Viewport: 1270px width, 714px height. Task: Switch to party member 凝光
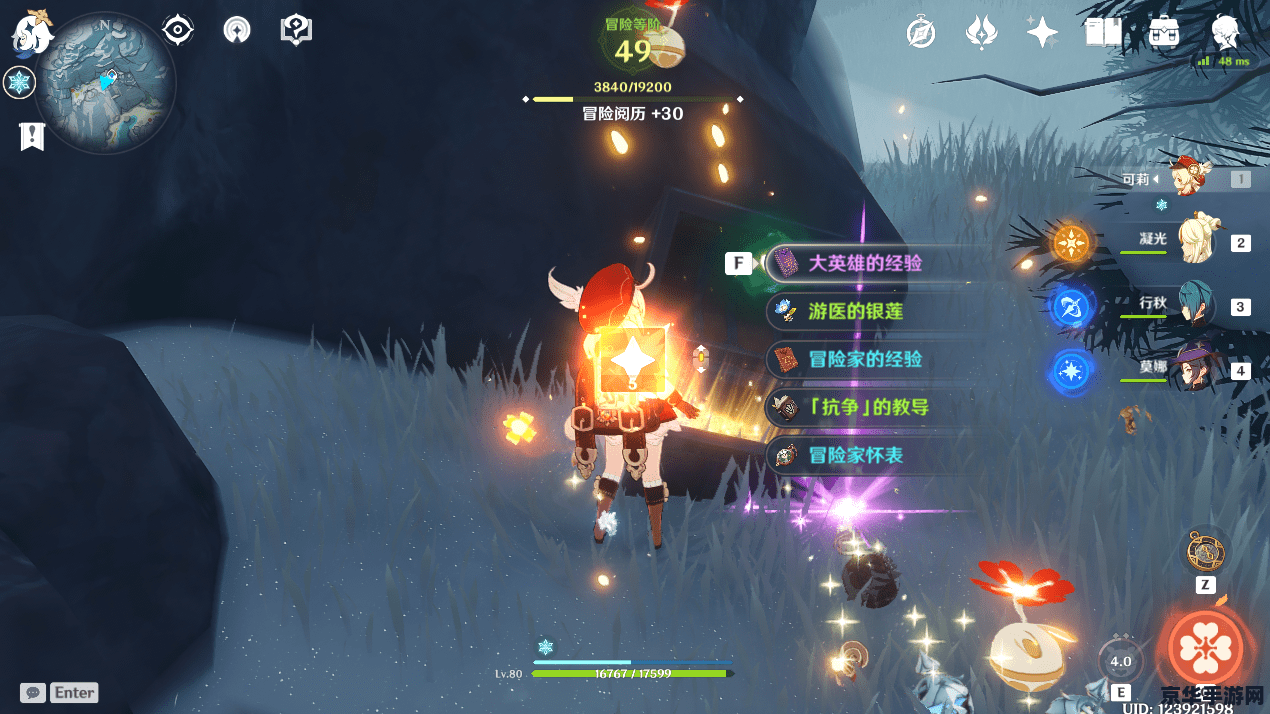click(x=1195, y=241)
